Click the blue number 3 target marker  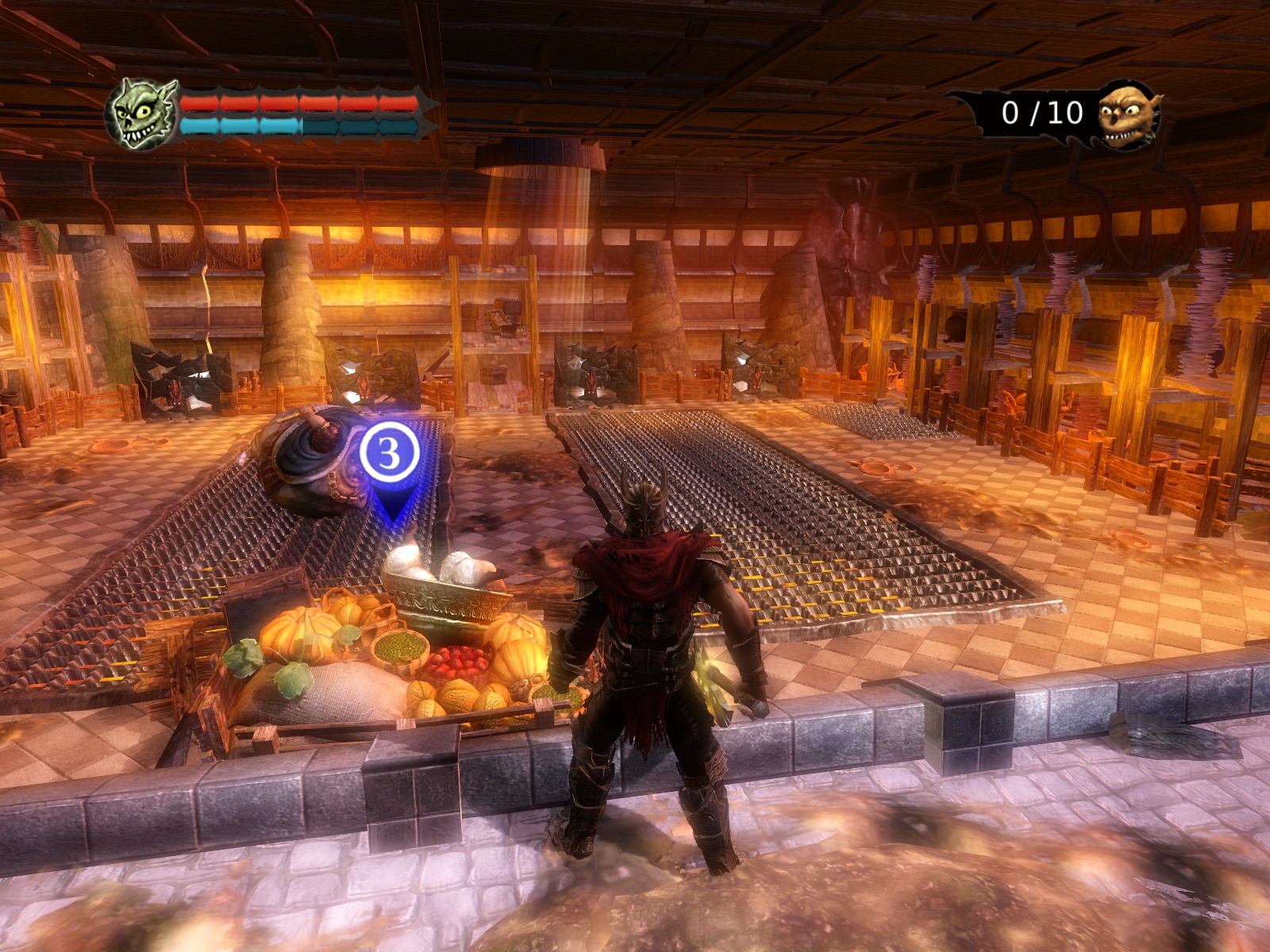[x=390, y=454]
